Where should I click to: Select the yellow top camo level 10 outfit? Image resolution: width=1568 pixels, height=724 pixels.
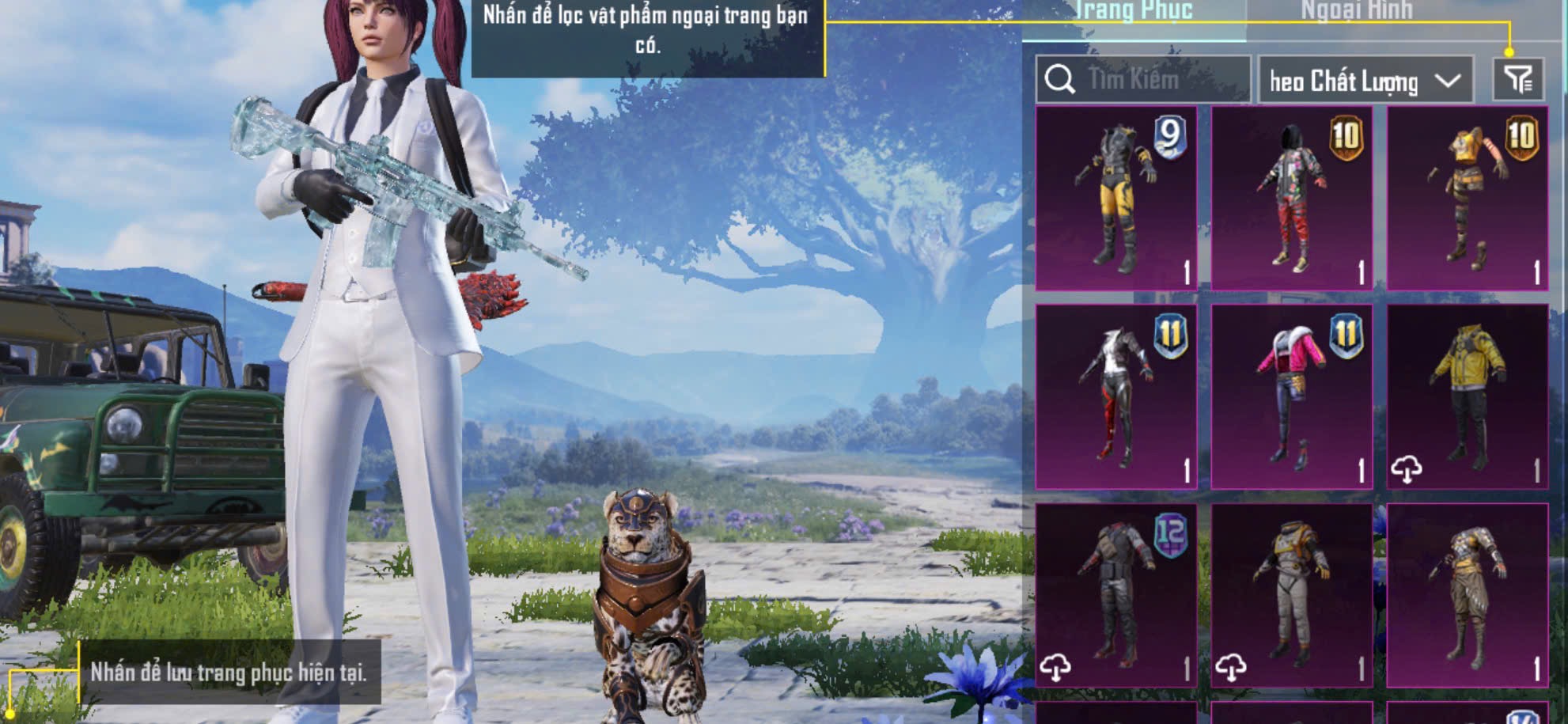(x=1467, y=198)
